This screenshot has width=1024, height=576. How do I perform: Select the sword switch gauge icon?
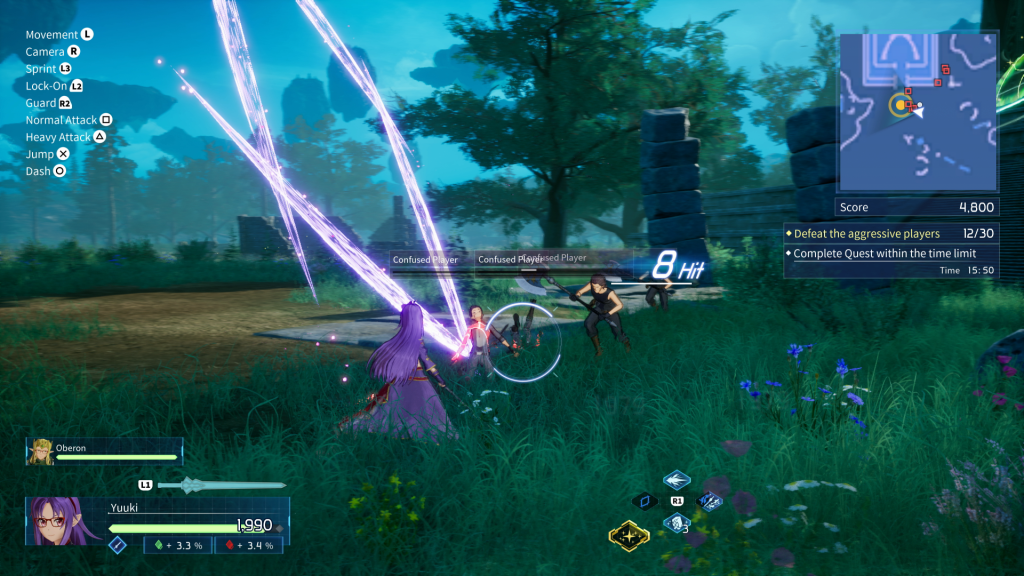tap(218, 486)
